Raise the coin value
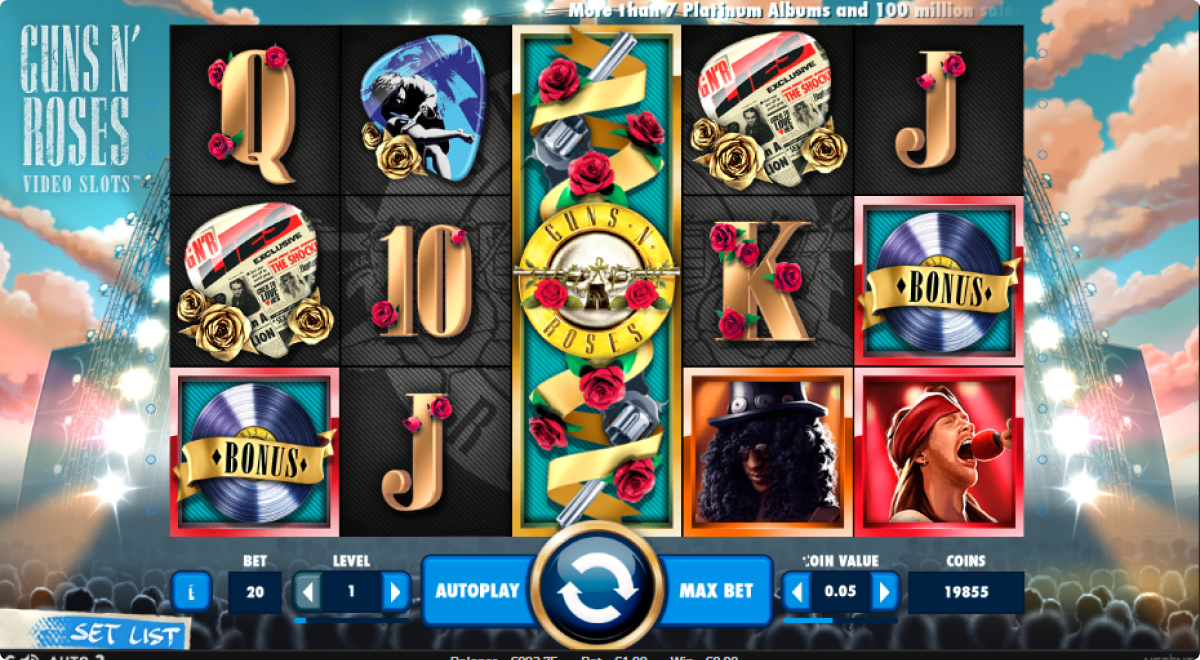1200x660 pixels. pyautogui.click(x=884, y=592)
